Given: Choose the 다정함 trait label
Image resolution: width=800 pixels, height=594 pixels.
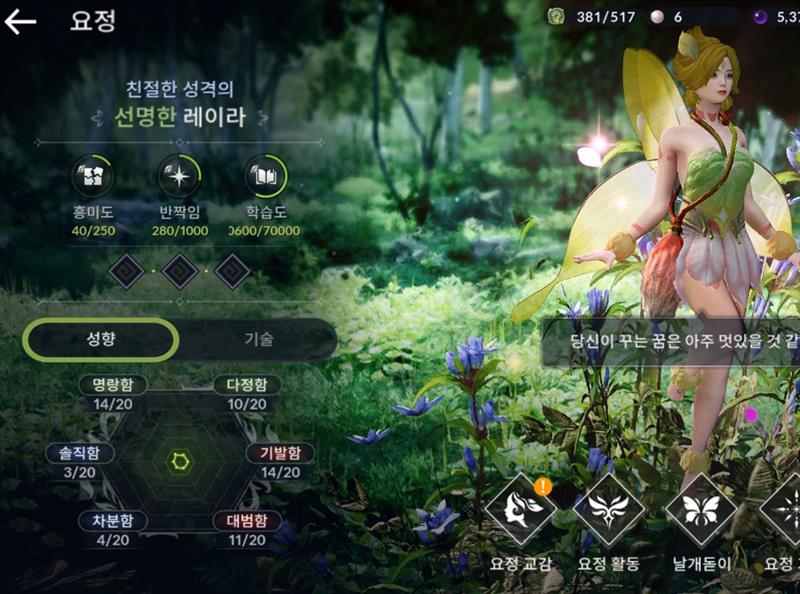Looking at the screenshot, I should 246,385.
